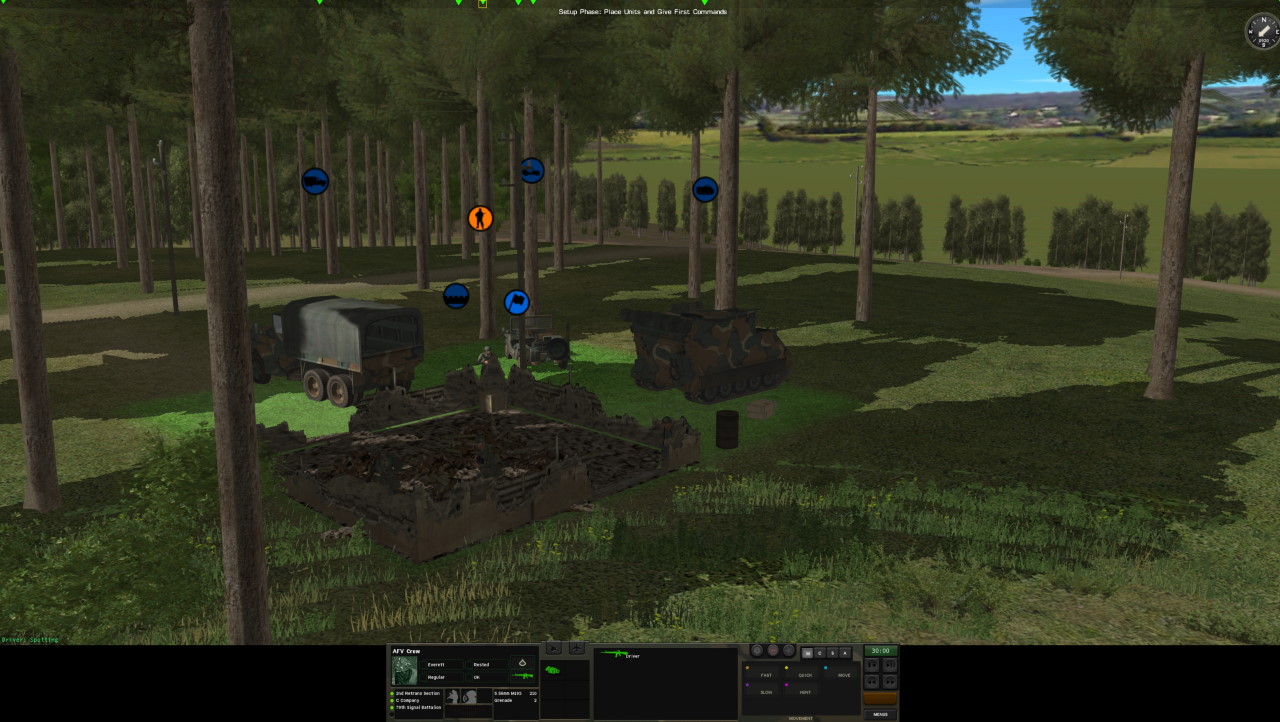Switch to the S command tab
Viewport: 1280px width, 722px height.
[x=832, y=653]
